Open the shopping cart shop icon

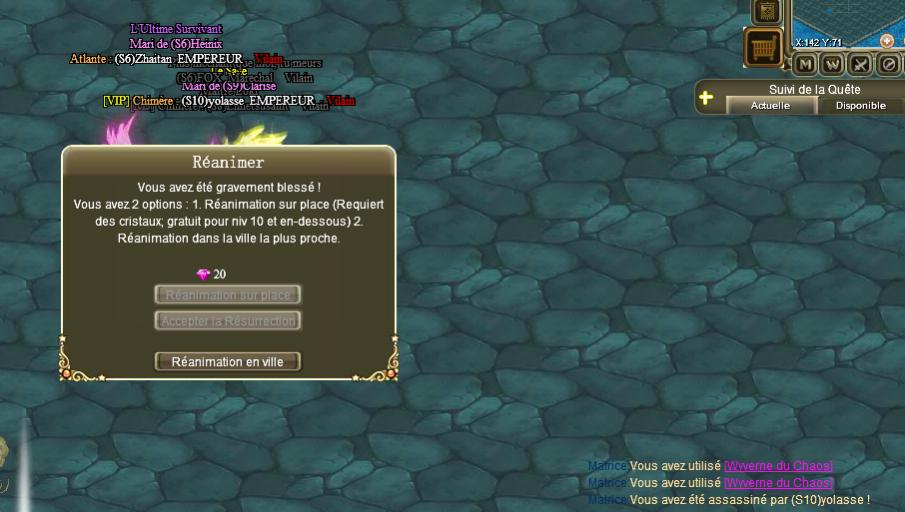click(x=764, y=47)
